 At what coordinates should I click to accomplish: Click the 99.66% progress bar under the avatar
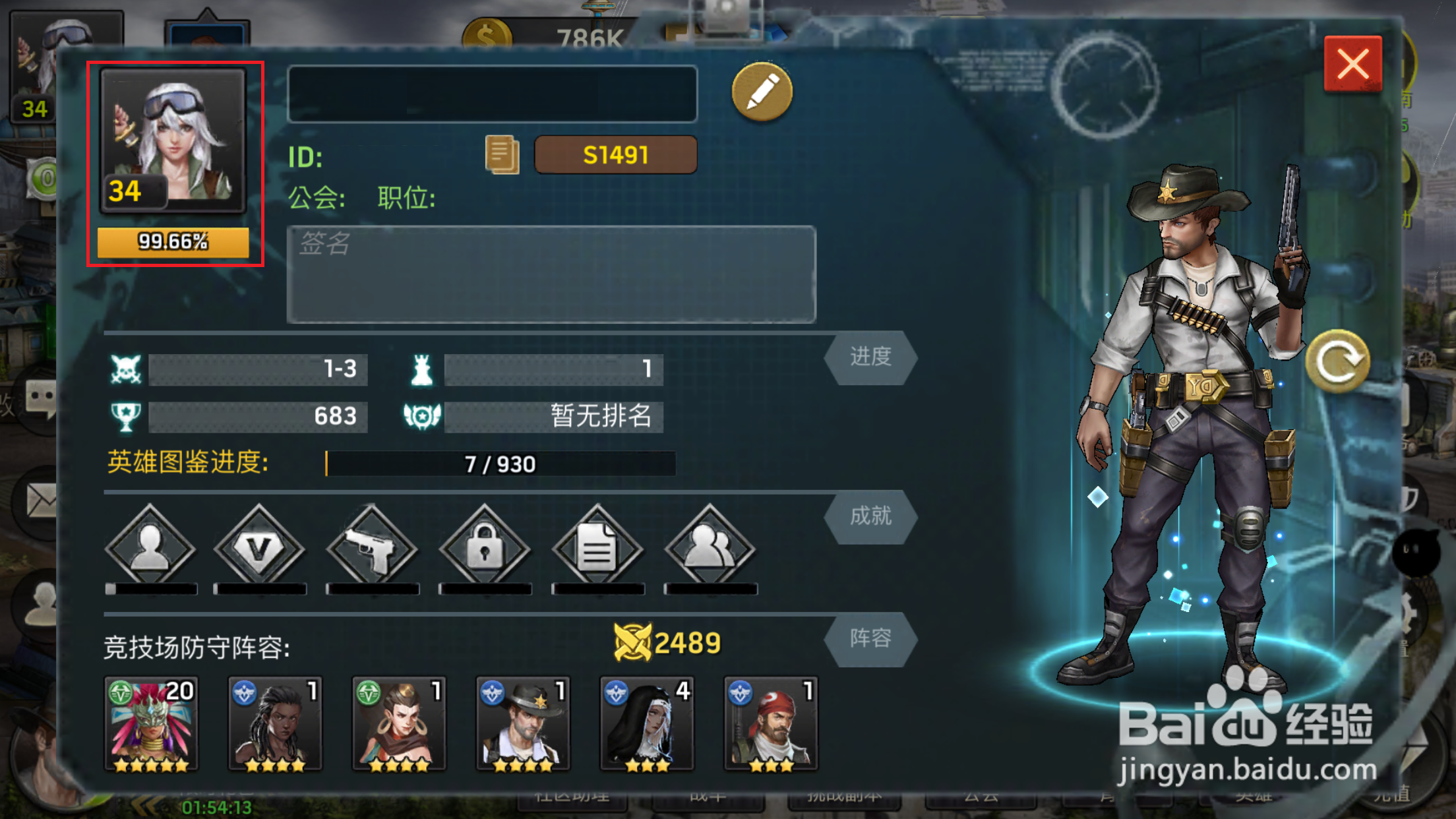173,243
